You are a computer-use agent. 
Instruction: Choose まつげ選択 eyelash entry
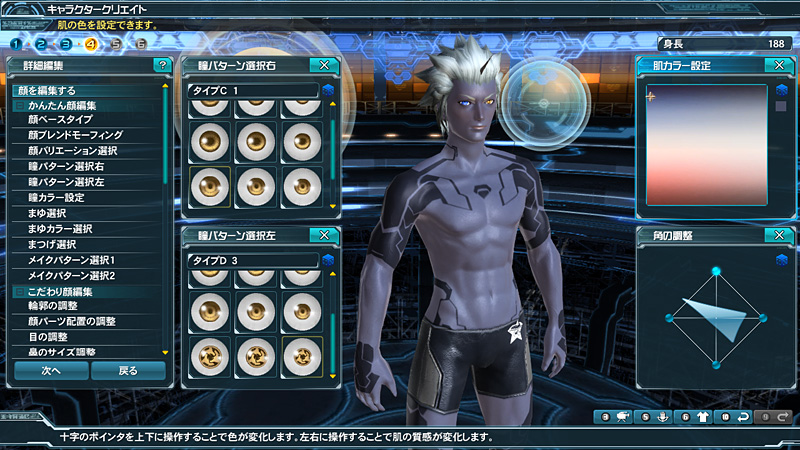(x=52, y=244)
